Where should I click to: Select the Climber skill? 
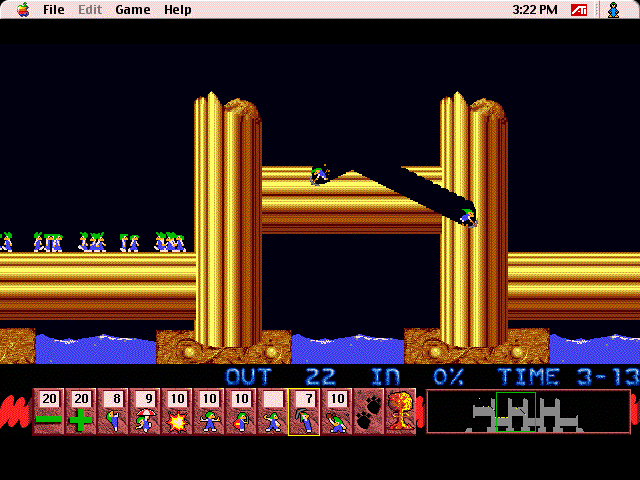point(112,412)
